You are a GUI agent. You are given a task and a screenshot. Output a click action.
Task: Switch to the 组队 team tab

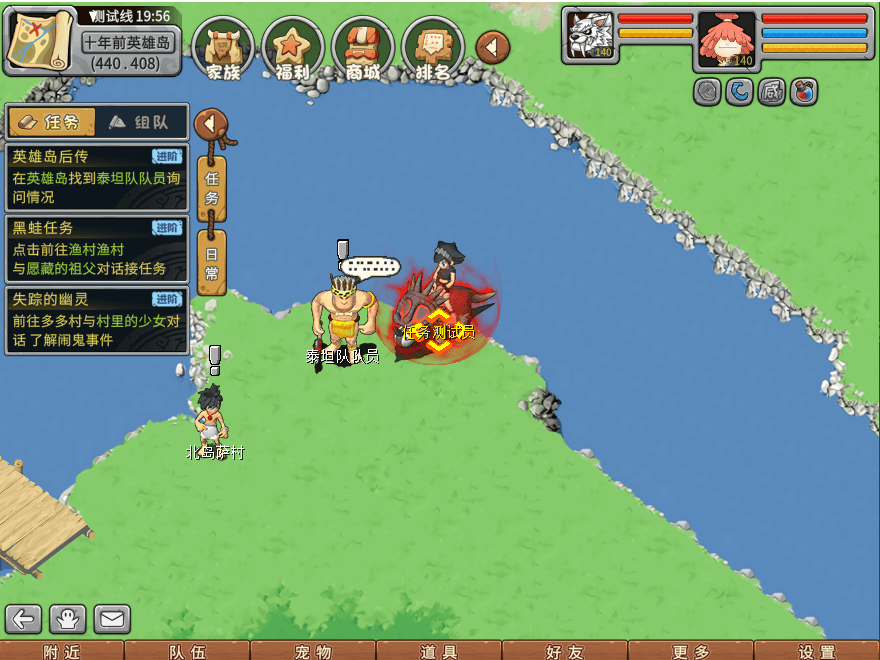pos(138,122)
